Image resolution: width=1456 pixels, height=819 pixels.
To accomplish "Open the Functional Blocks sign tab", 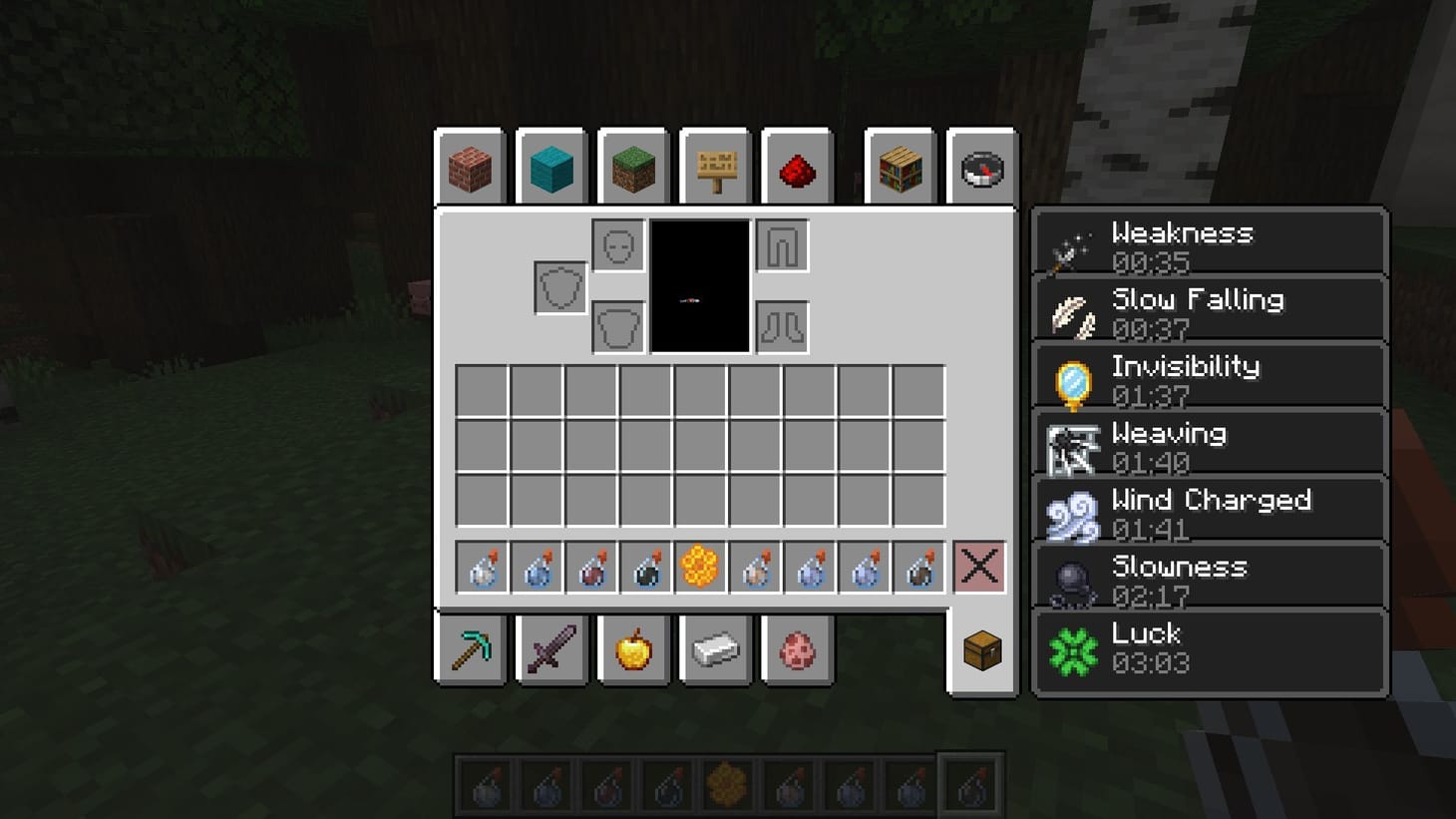I will [714, 168].
